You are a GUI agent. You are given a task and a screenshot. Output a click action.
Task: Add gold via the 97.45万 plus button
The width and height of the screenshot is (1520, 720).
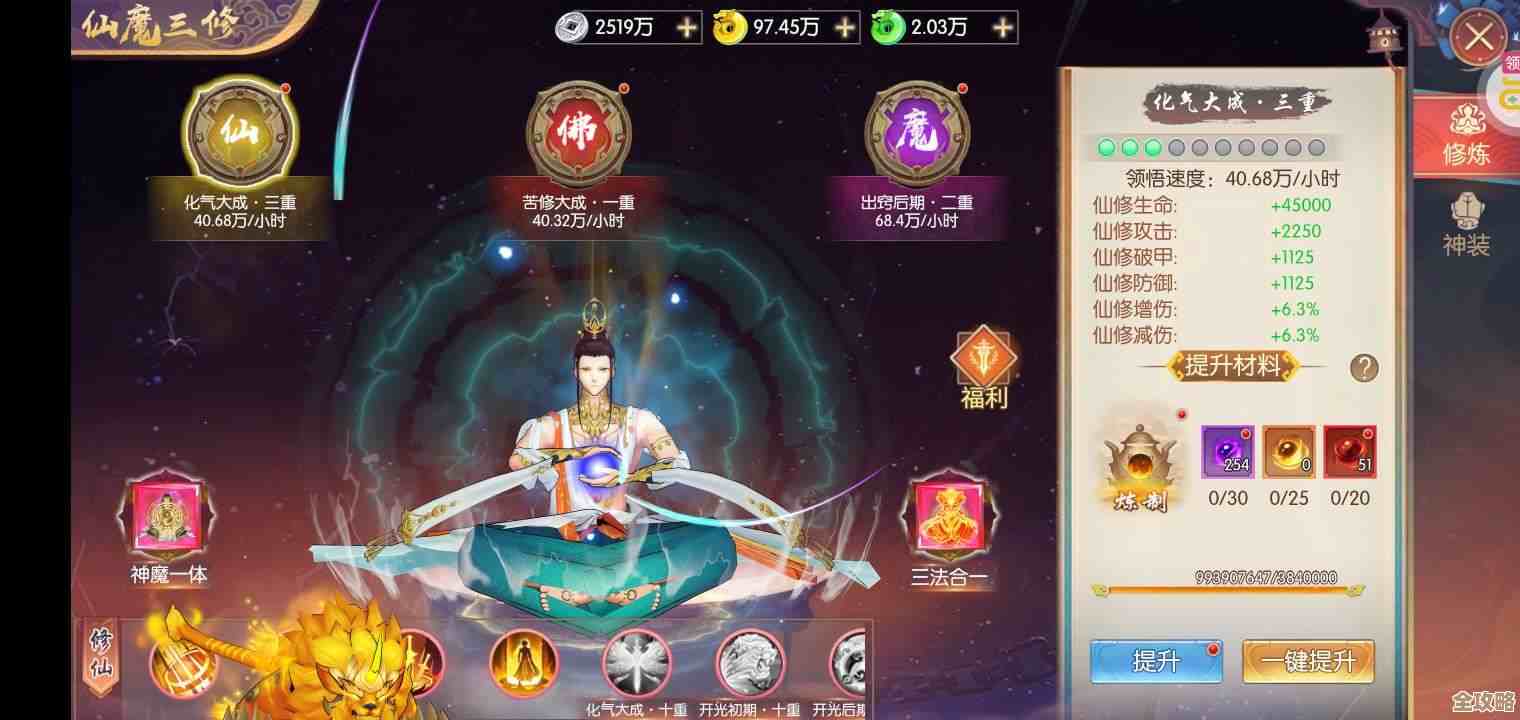pos(844,28)
